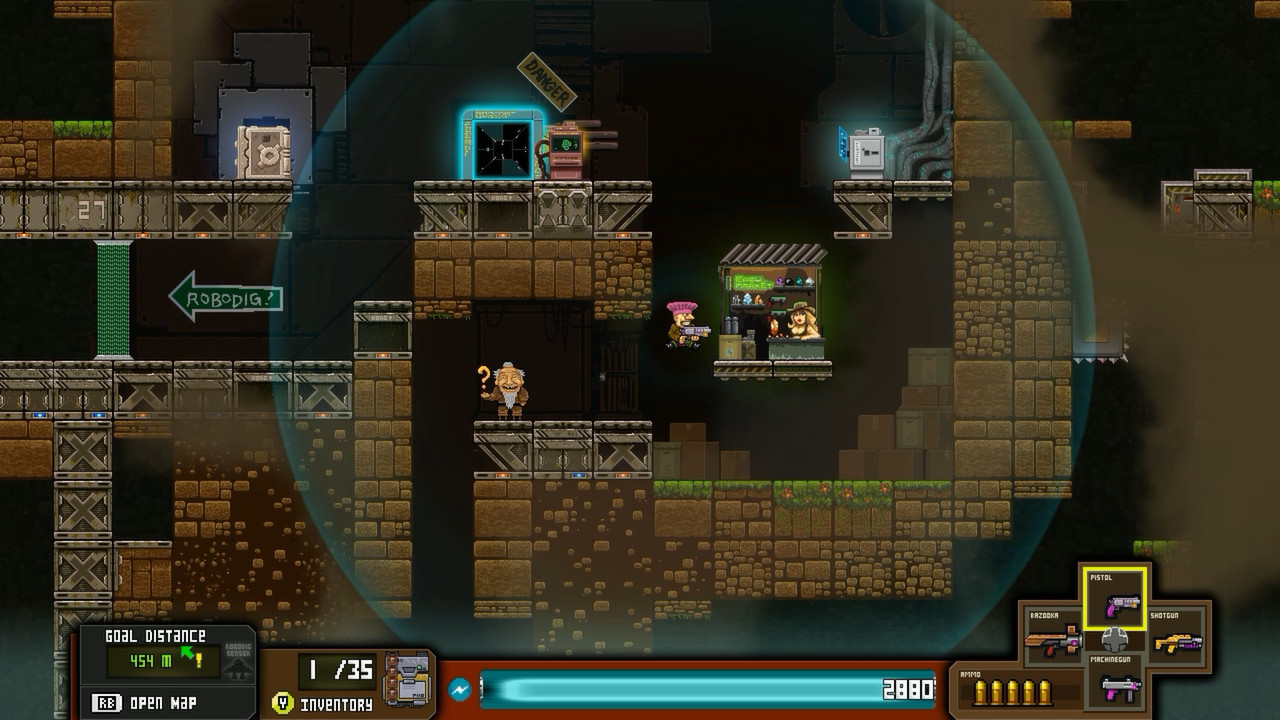Image resolution: width=1280 pixels, height=720 pixels.
Task: Click the robot icon beside the inventory counter
Action: tap(404, 679)
